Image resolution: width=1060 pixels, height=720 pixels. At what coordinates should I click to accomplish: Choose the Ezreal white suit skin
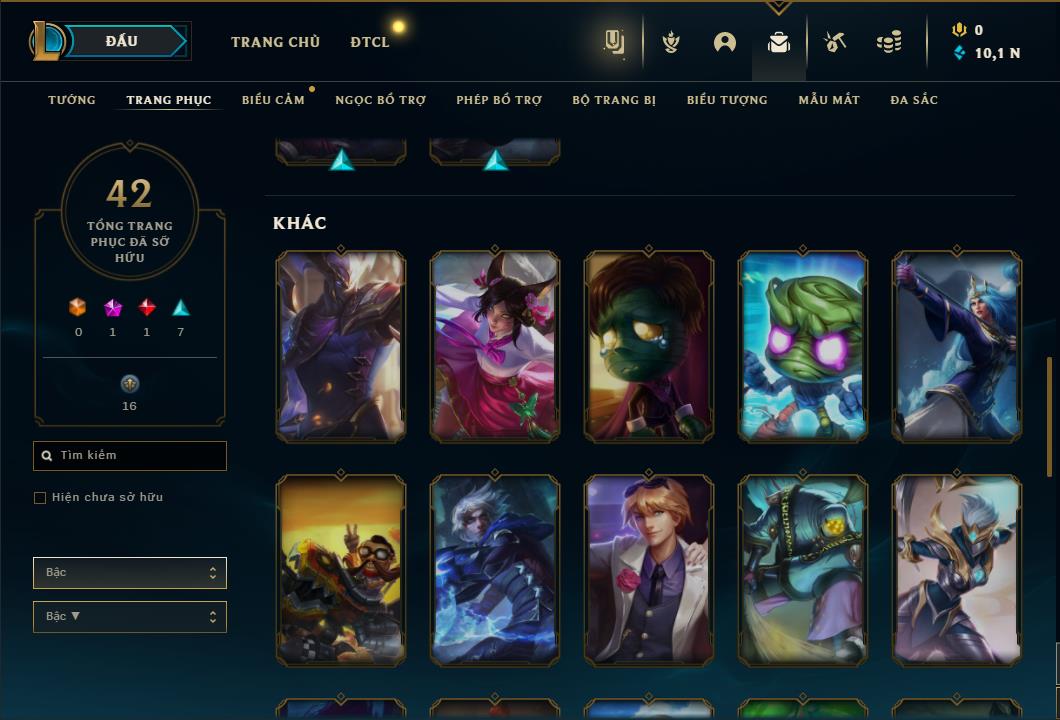pos(649,570)
